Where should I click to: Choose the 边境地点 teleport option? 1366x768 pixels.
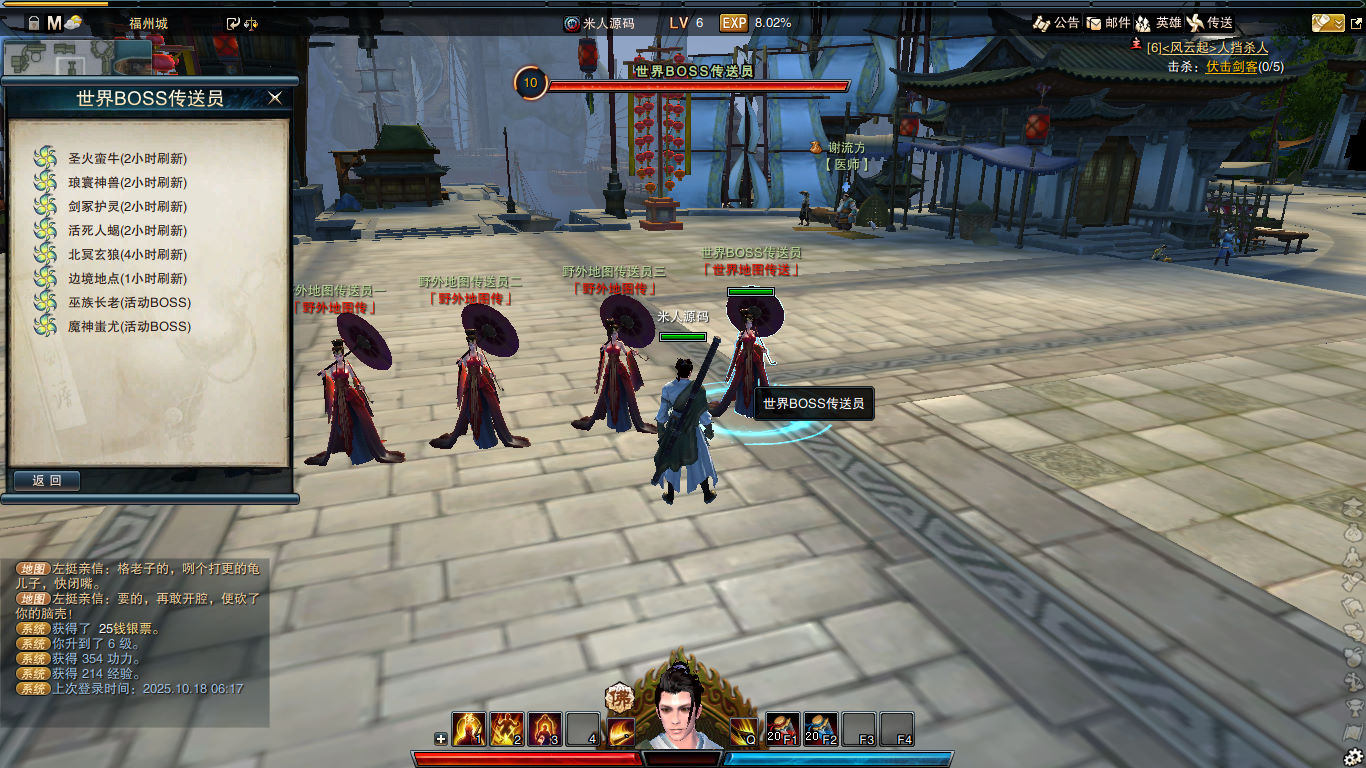[x=127, y=278]
